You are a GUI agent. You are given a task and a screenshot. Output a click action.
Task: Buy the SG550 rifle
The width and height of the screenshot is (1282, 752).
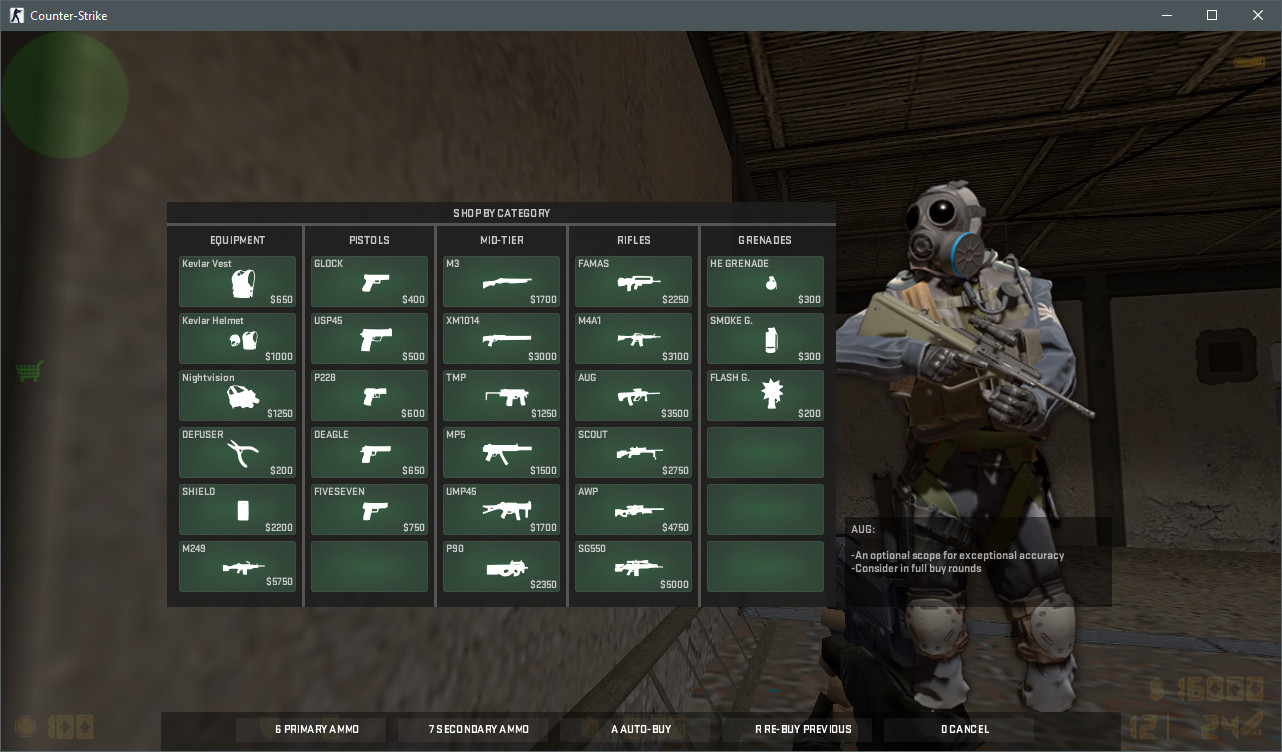(x=632, y=566)
